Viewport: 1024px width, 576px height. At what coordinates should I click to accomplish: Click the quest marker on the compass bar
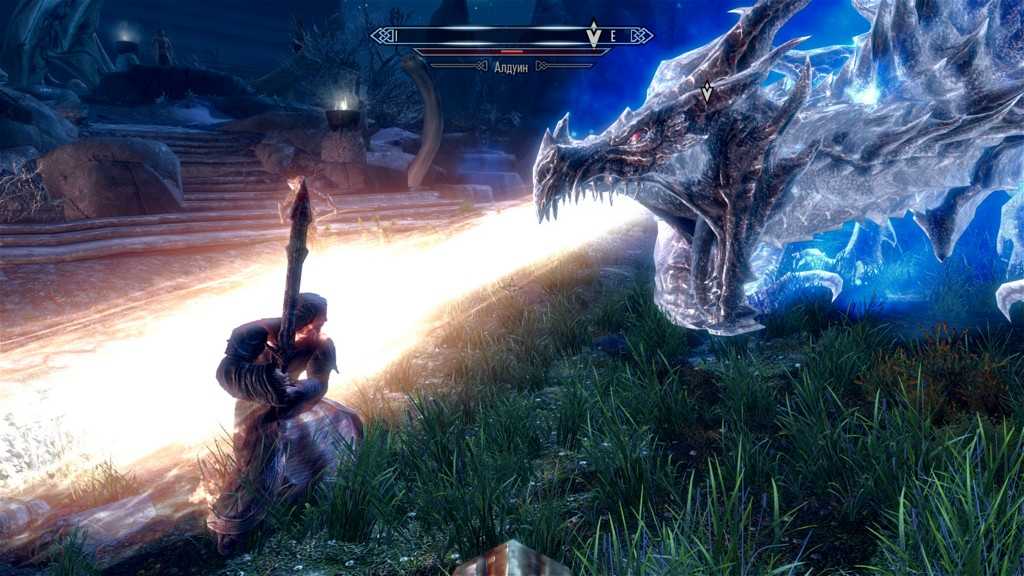pos(594,35)
